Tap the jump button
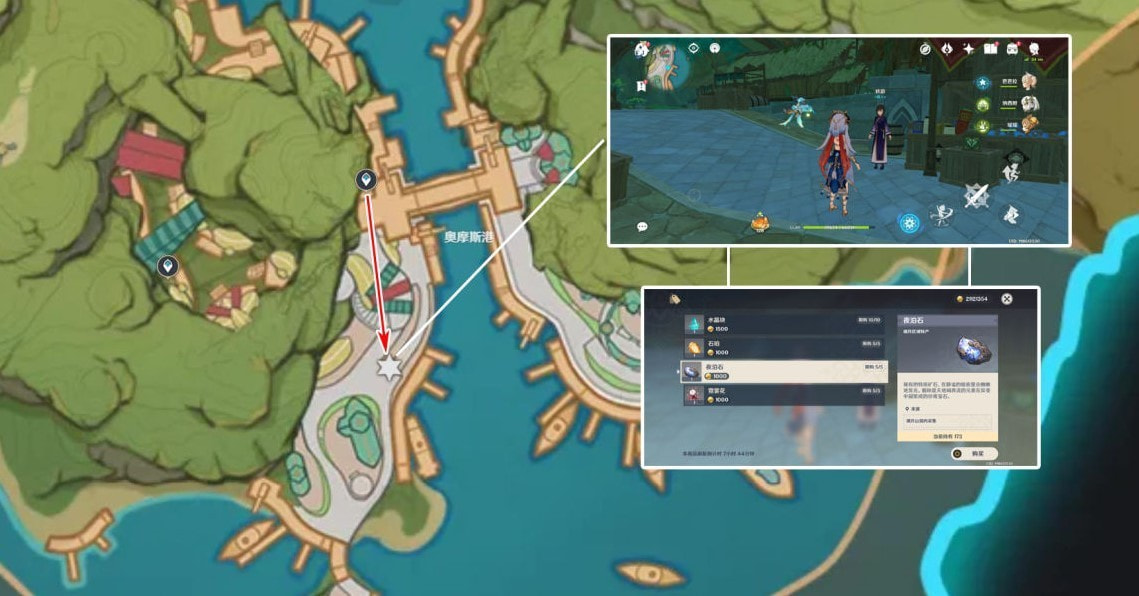 coord(1012,213)
